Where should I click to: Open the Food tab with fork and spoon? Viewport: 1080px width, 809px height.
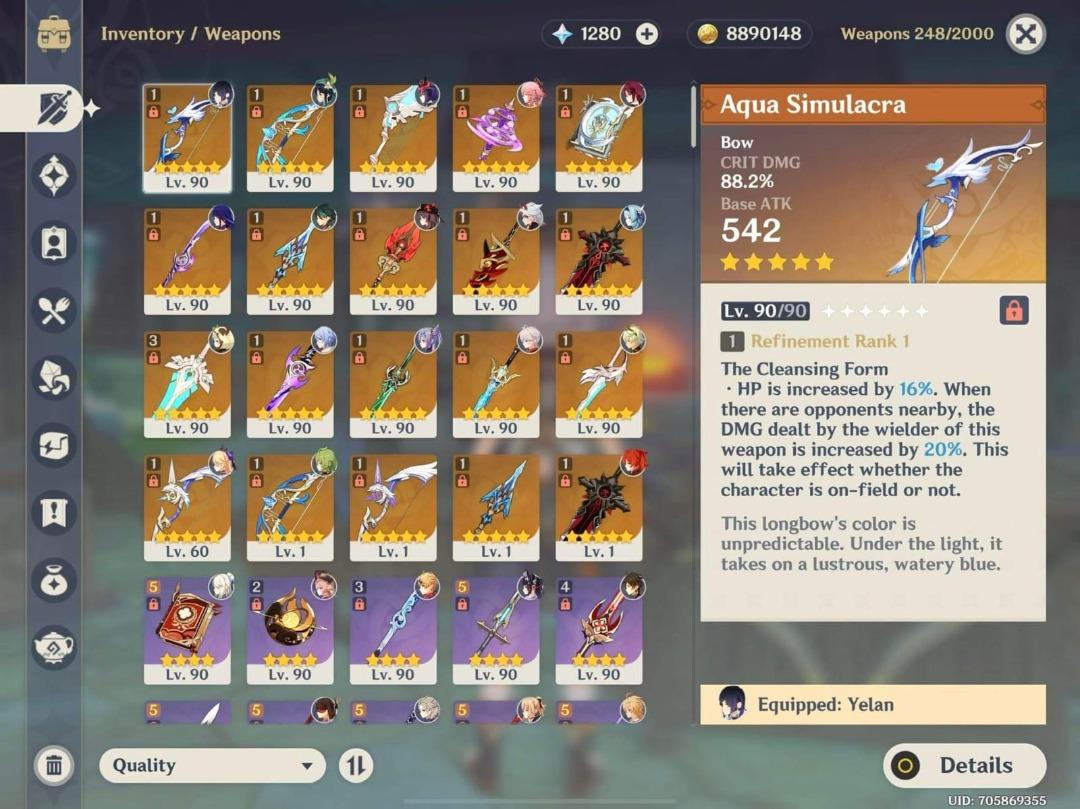coord(54,310)
